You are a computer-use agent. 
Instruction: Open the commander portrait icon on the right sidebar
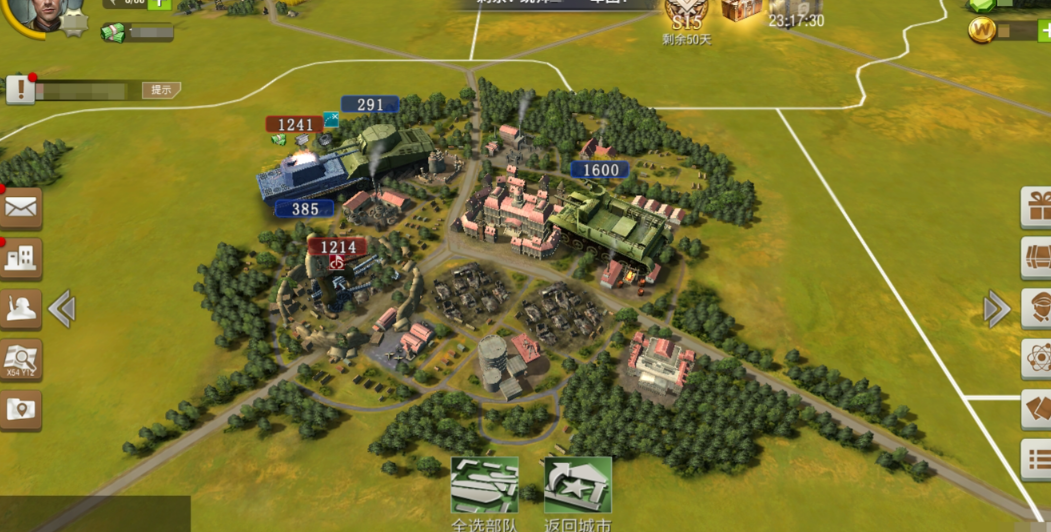pyautogui.click(x=1037, y=308)
